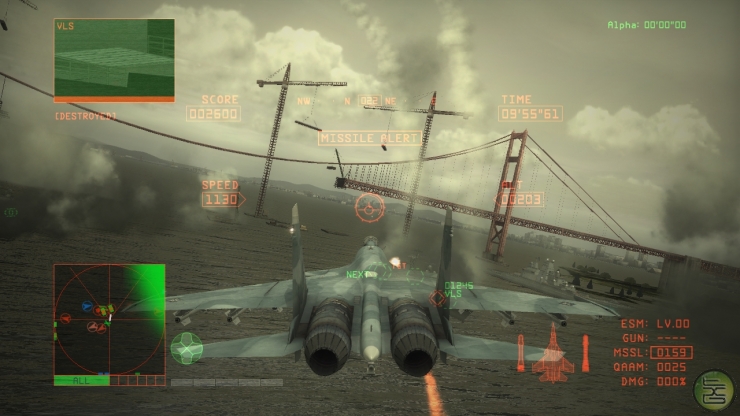Select the VLS target diamond marker
This screenshot has height=416, width=740.
438,297
